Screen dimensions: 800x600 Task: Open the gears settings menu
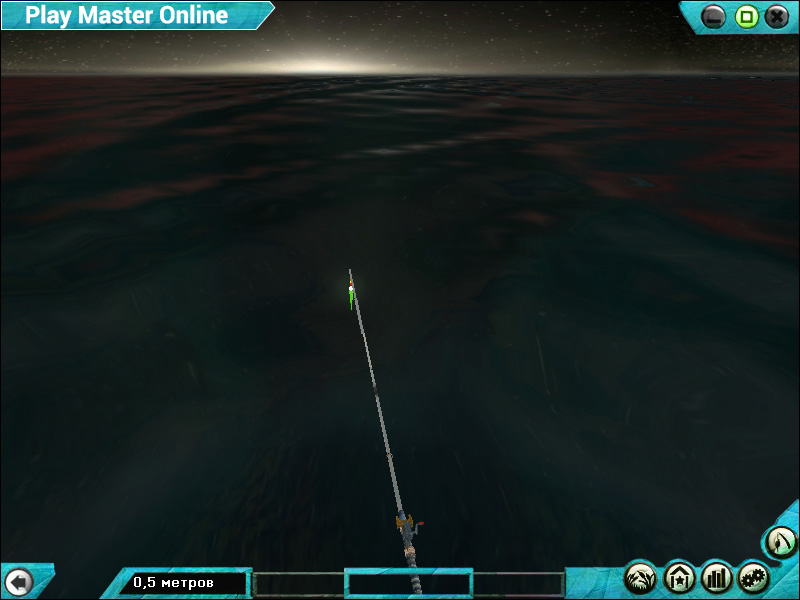(x=754, y=577)
